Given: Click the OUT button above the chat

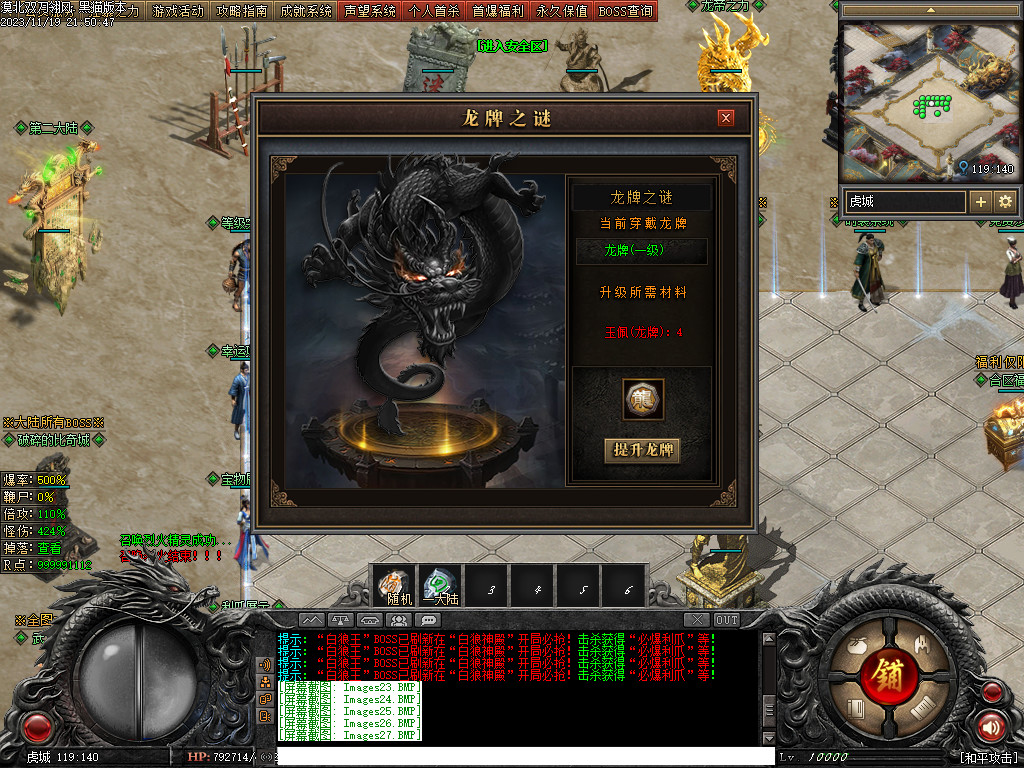Looking at the screenshot, I should 727,620.
